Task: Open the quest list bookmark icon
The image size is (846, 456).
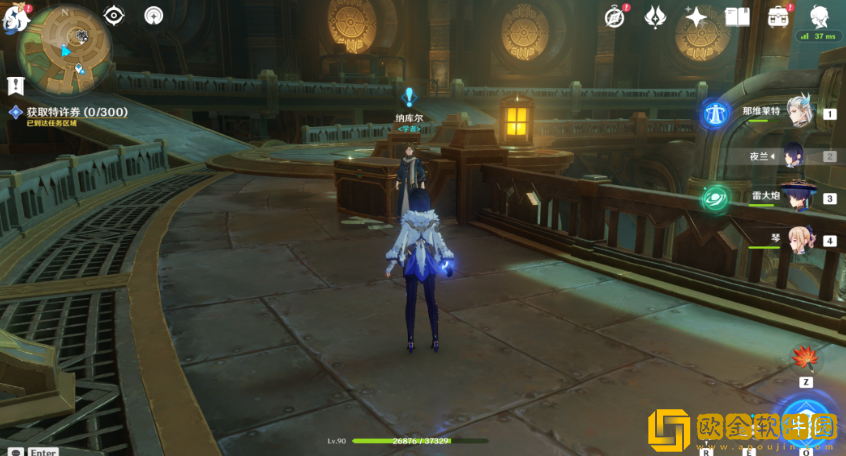Action: [15, 85]
